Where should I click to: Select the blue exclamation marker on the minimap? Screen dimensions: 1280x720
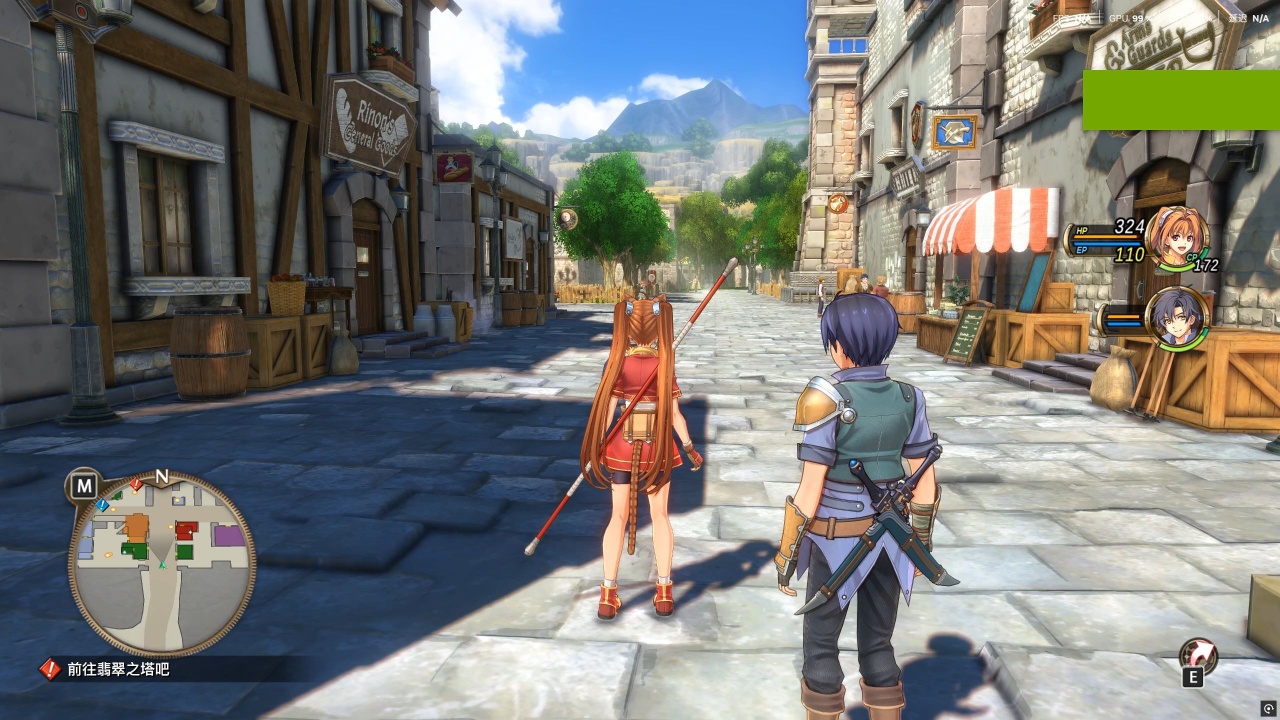[x=102, y=506]
